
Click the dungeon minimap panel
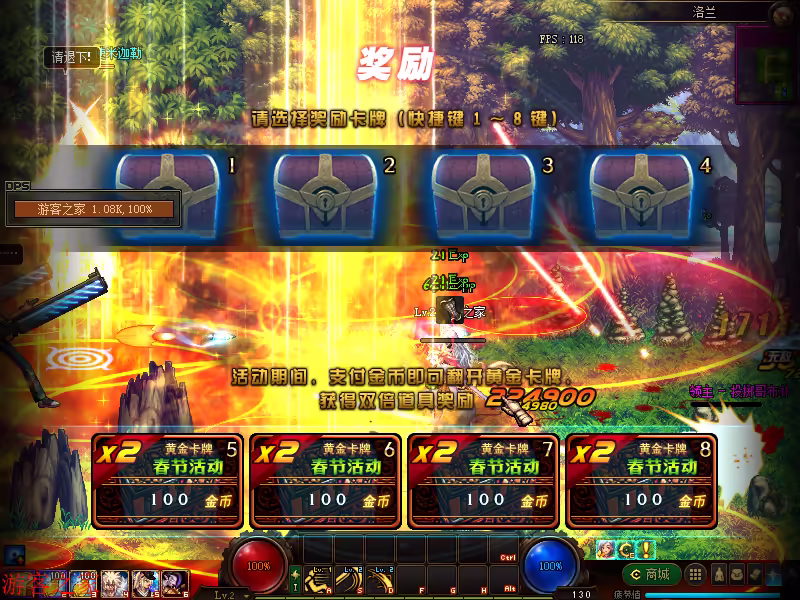767,64
